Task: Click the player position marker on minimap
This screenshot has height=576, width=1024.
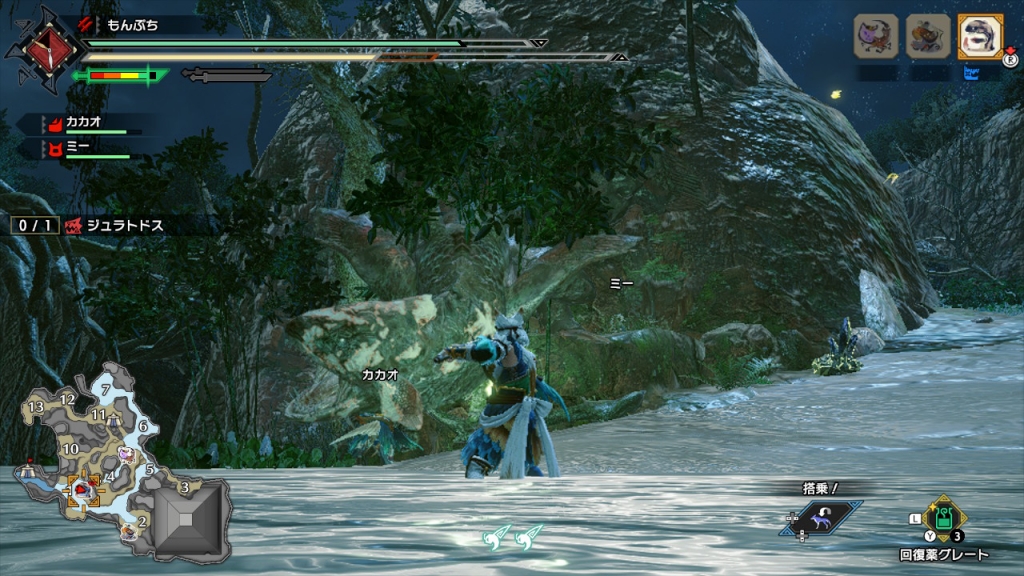Action: tap(80, 490)
